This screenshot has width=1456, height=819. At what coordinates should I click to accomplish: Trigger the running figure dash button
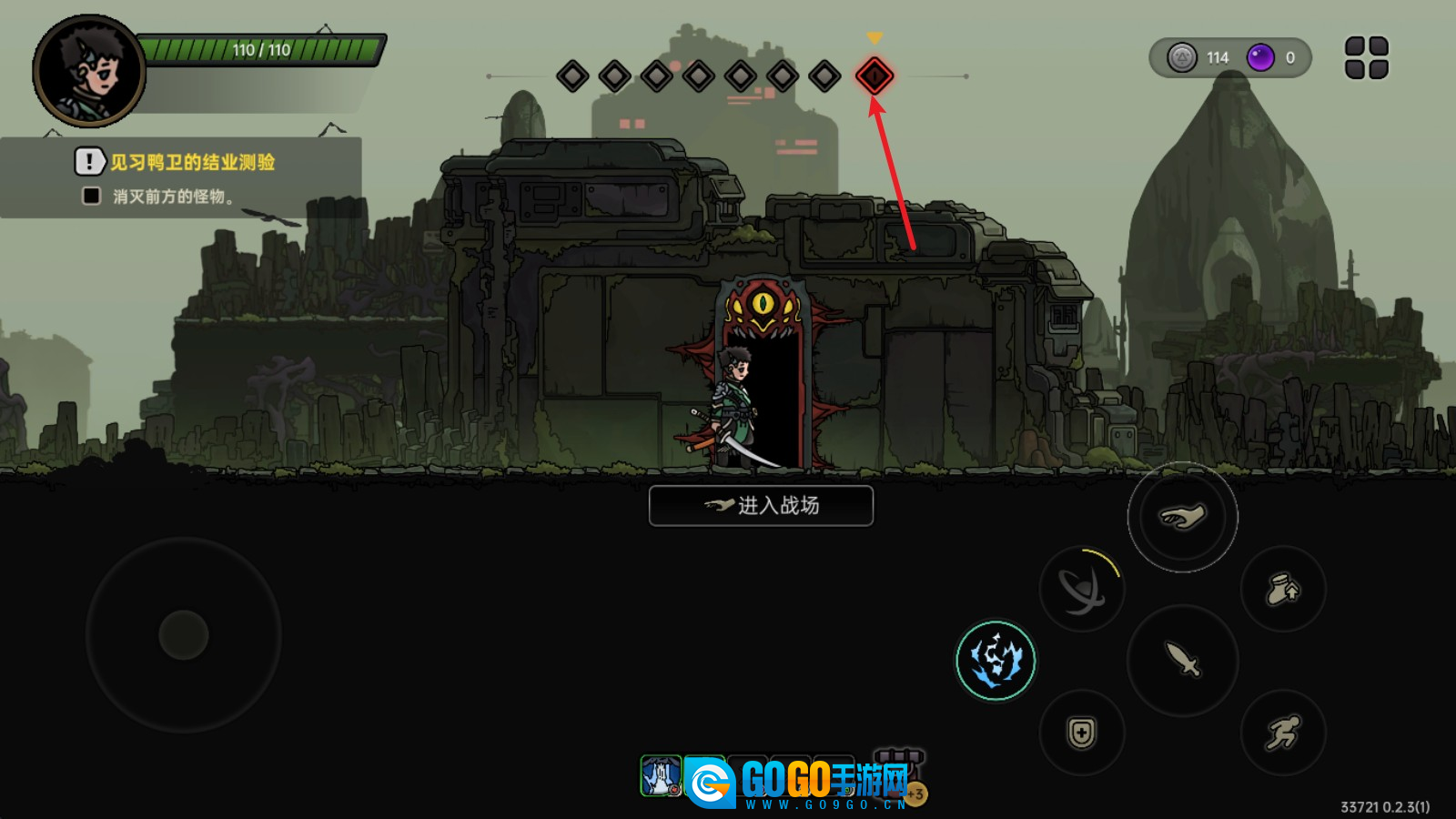(x=1282, y=733)
